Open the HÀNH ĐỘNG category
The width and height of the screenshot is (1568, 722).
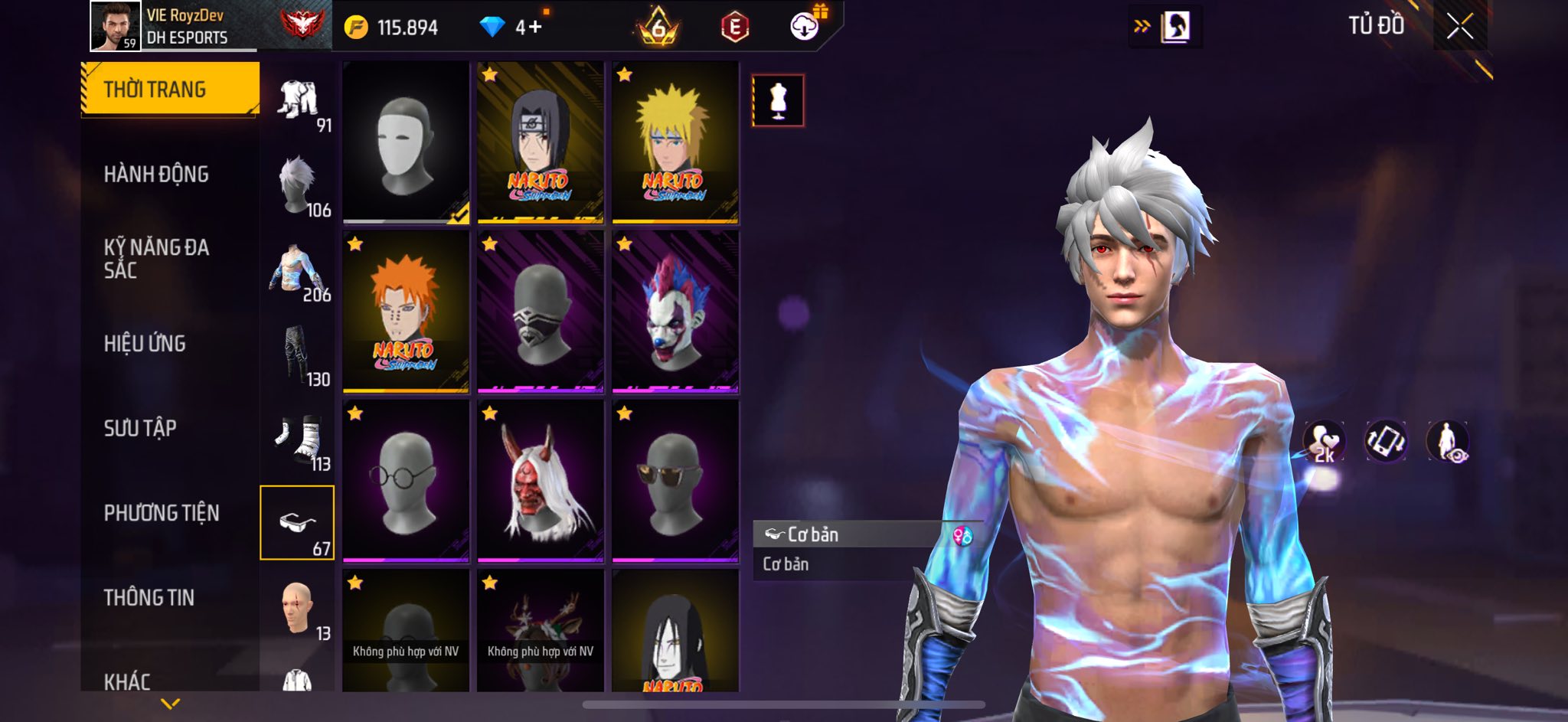pyautogui.click(x=156, y=175)
